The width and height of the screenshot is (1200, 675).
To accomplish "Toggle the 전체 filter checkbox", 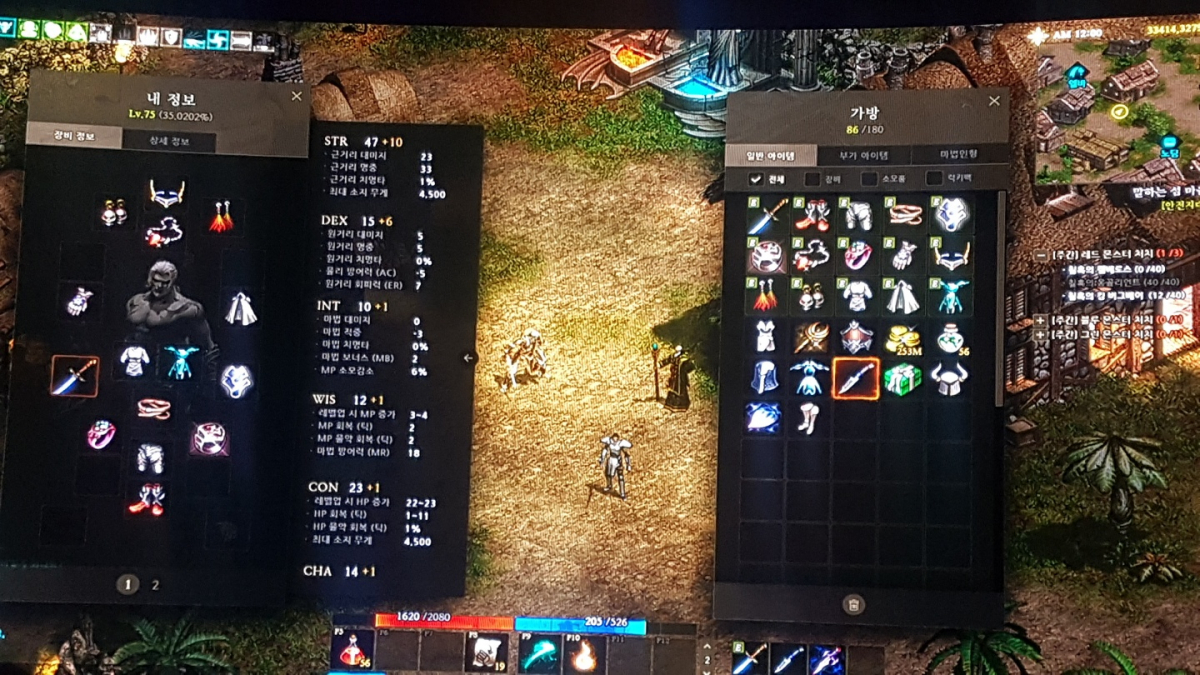I will tap(757, 180).
